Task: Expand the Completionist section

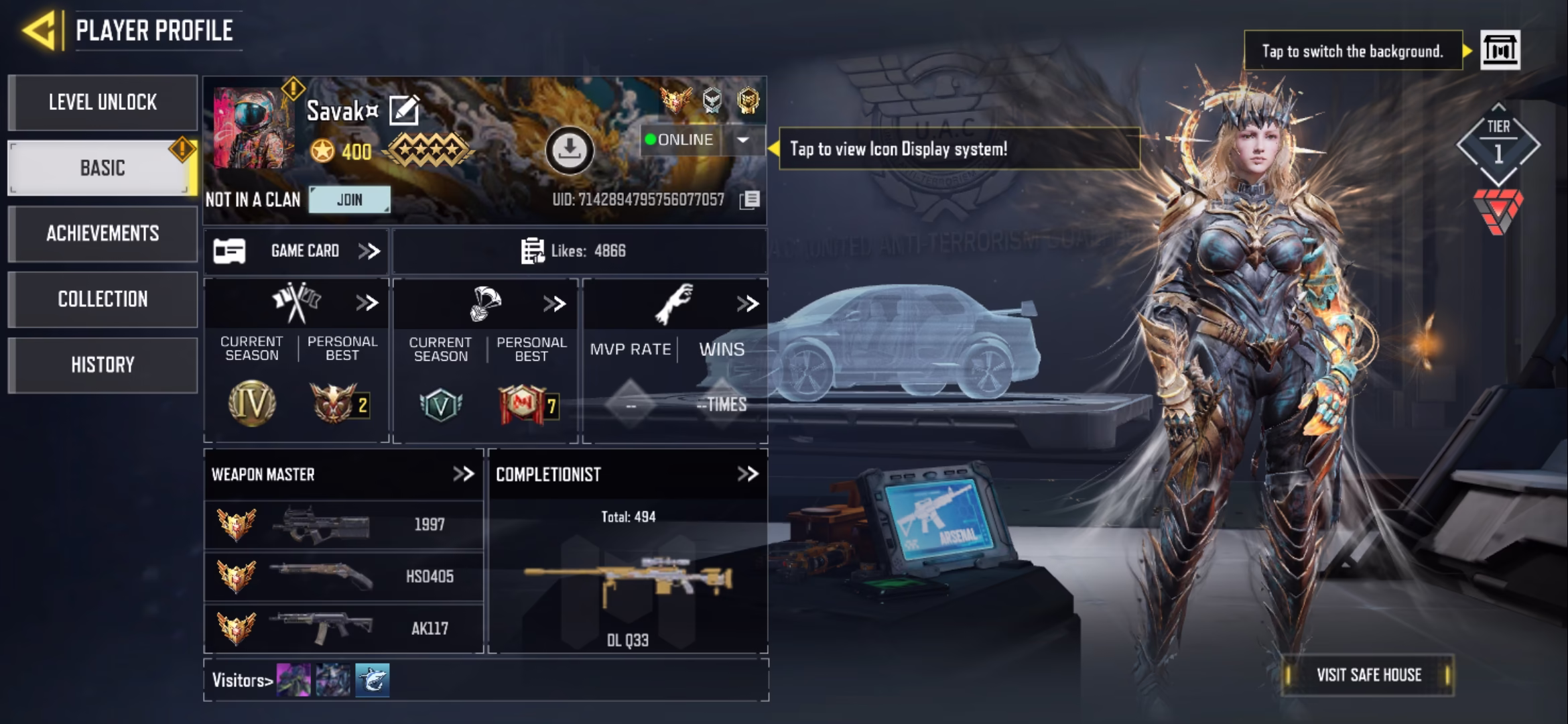Action: pos(747,475)
